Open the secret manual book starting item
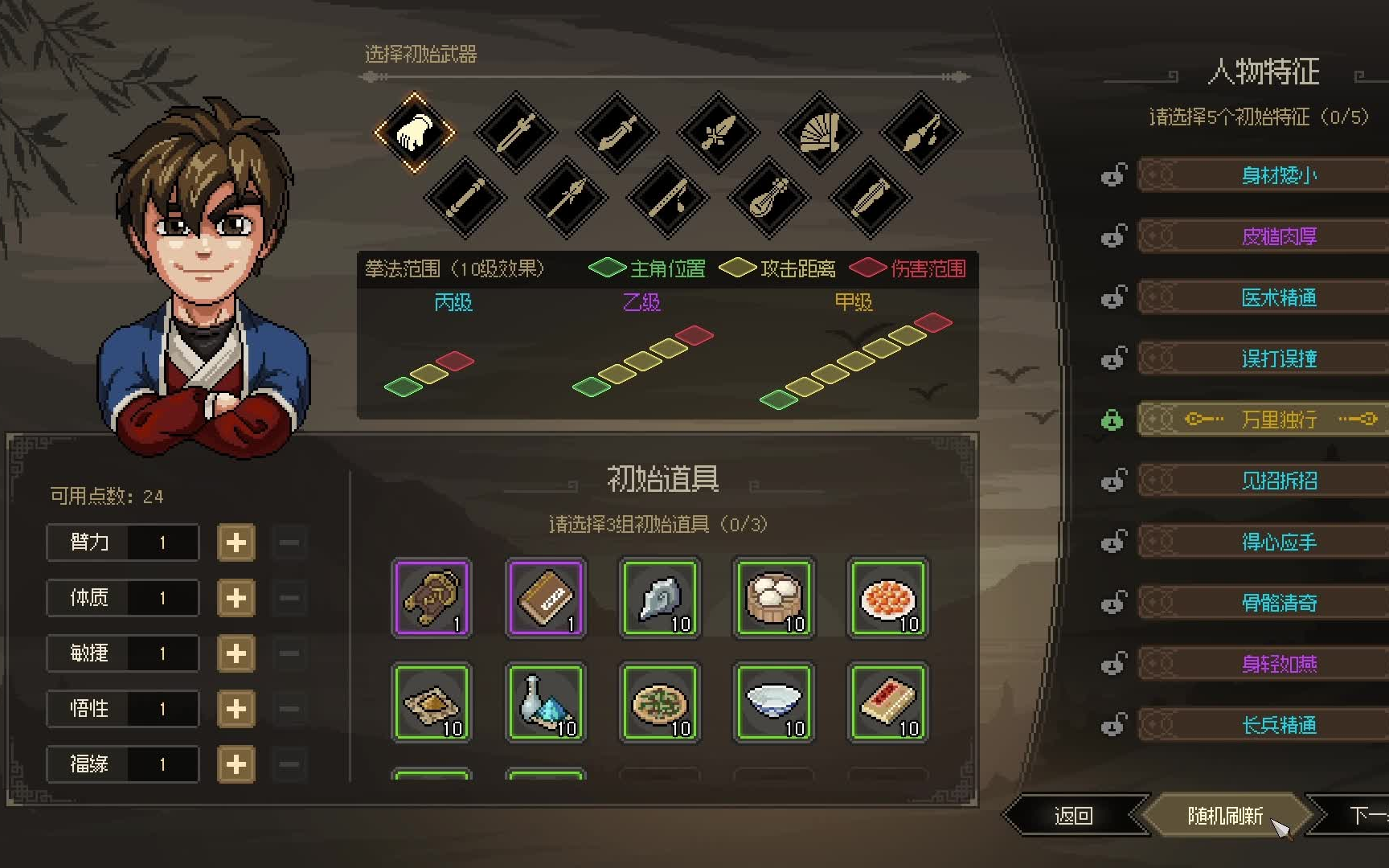1389x868 pixels. pos(546,598)
